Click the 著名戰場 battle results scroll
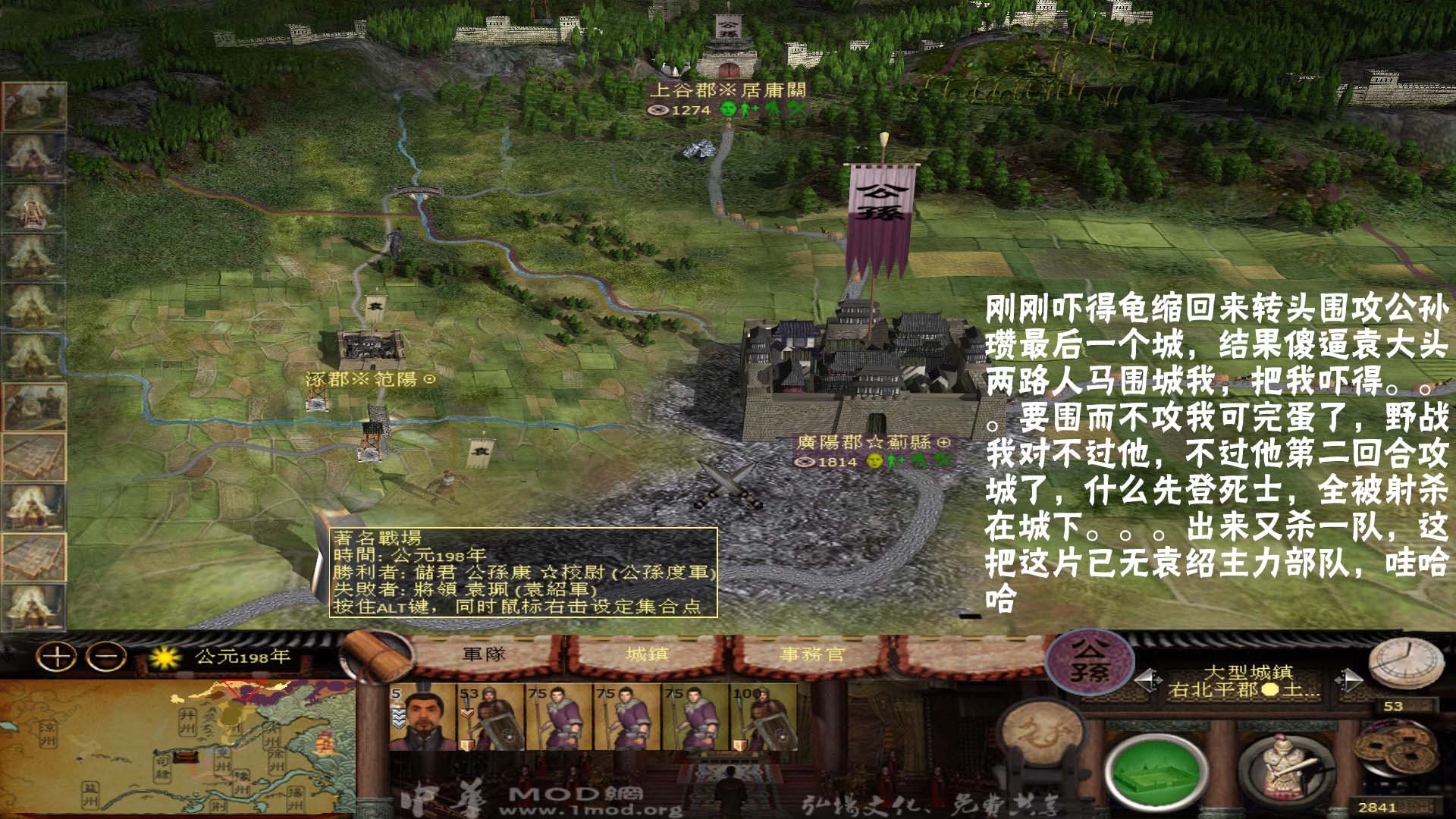1456x819 pixels. [523, 574]
